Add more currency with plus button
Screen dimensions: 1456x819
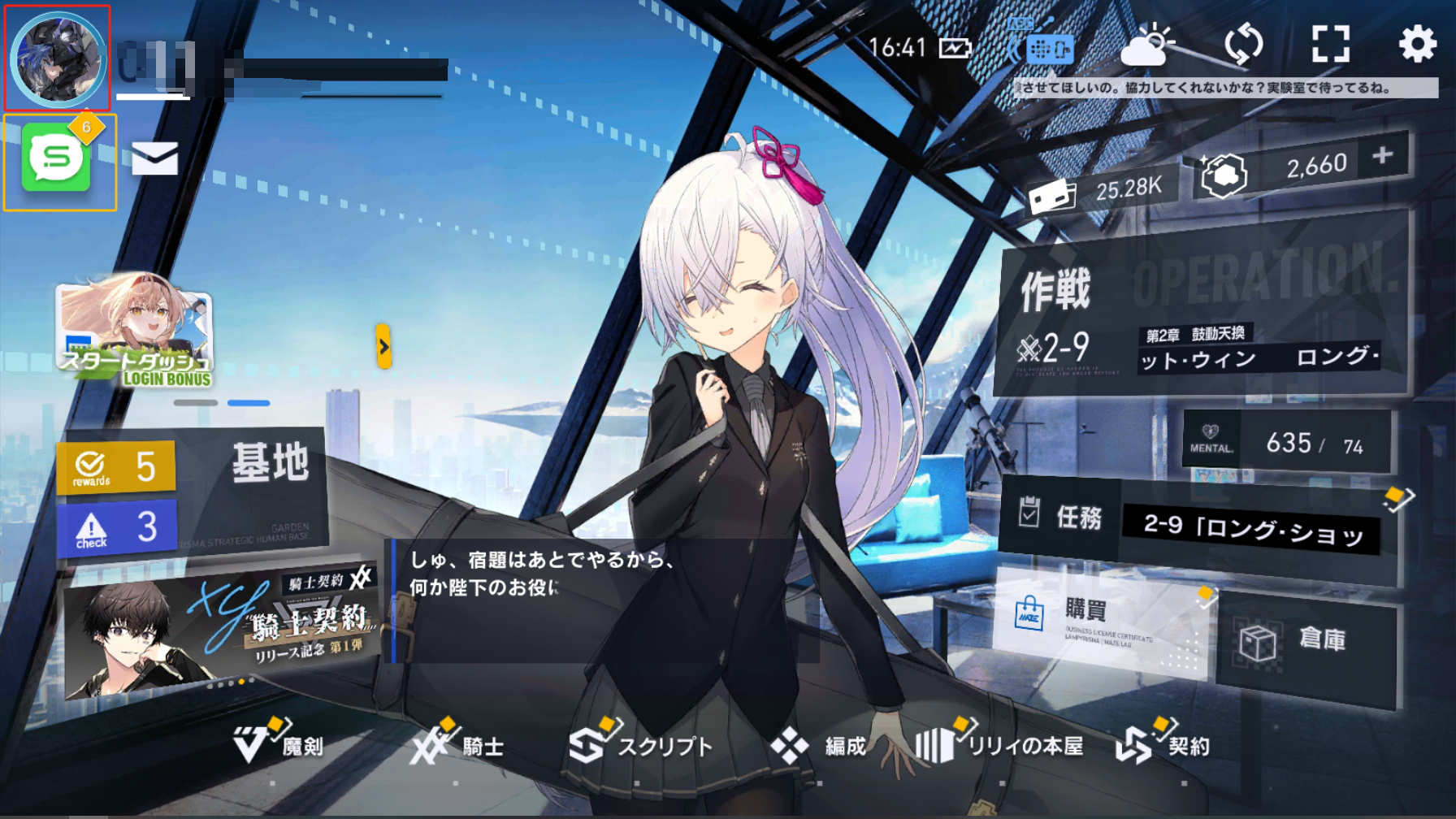point(1383,155)
